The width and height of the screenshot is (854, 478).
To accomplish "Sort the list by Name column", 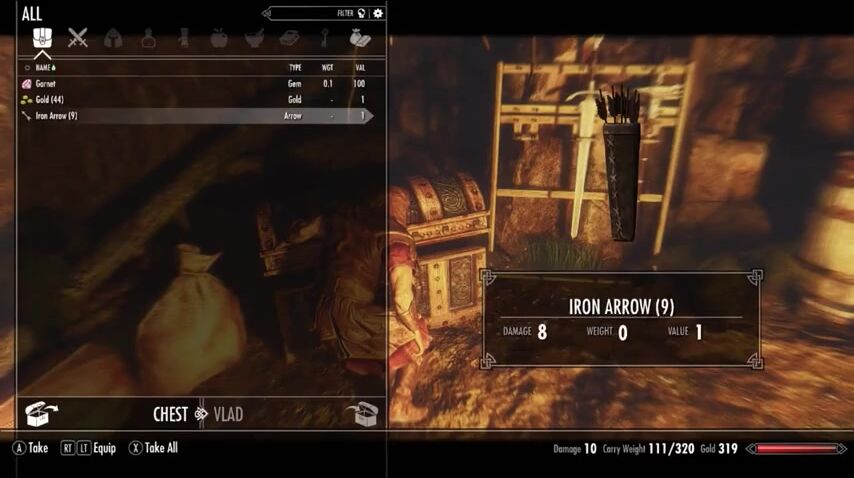I will pos(44,67).
